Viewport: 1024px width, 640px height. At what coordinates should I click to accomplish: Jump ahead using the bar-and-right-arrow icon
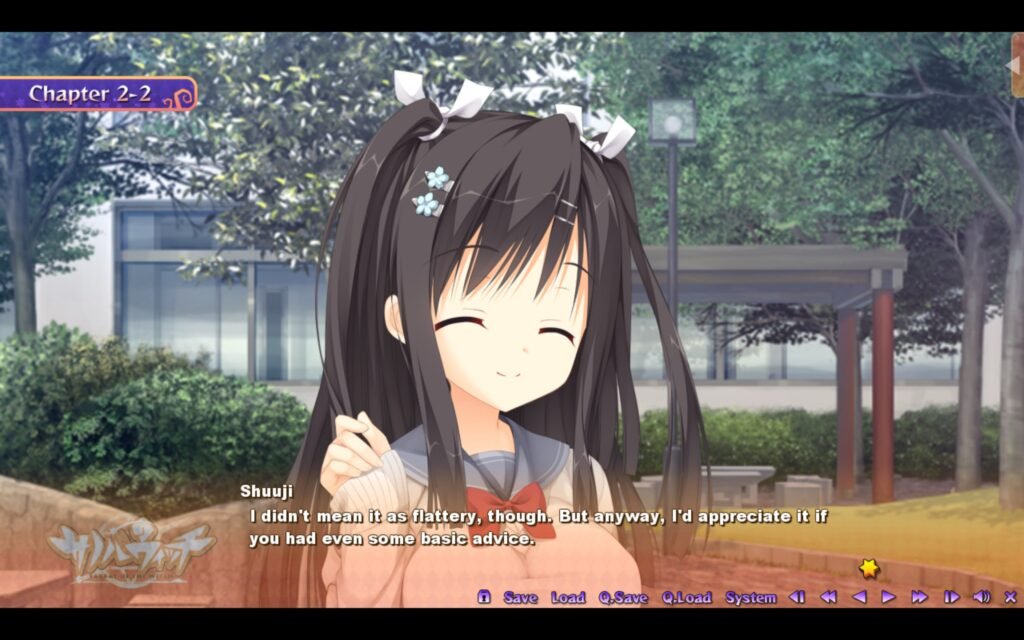coord(951,597)
